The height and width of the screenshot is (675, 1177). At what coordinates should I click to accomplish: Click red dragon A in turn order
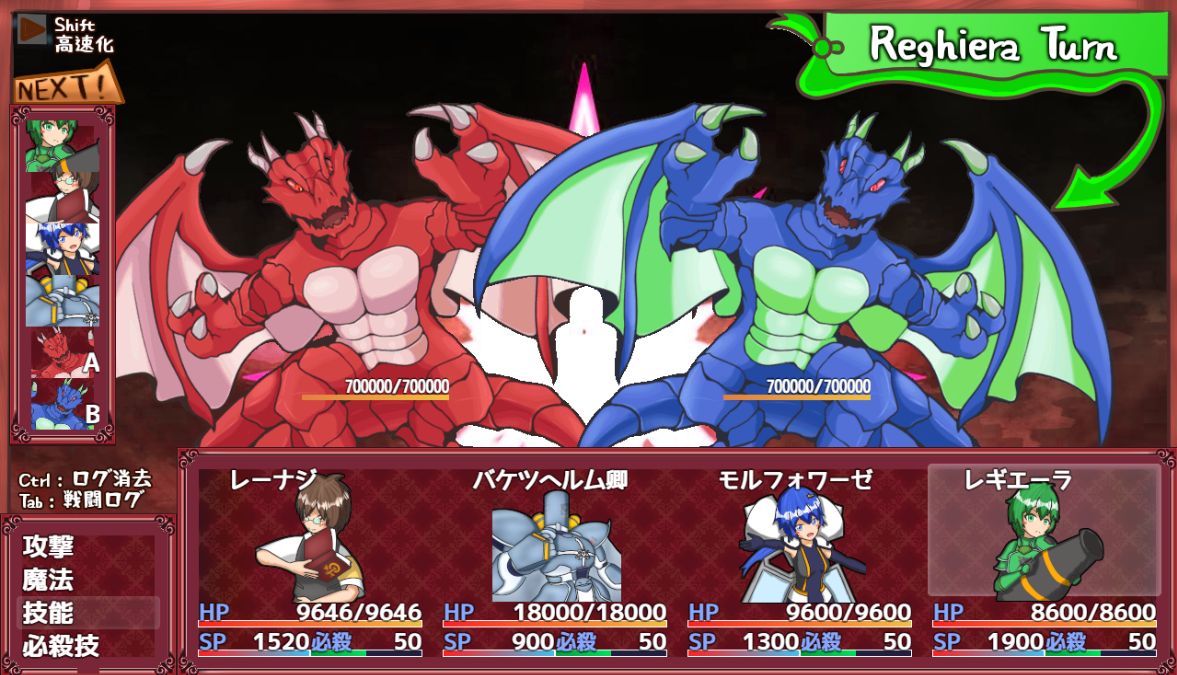[x=63, y=354]
